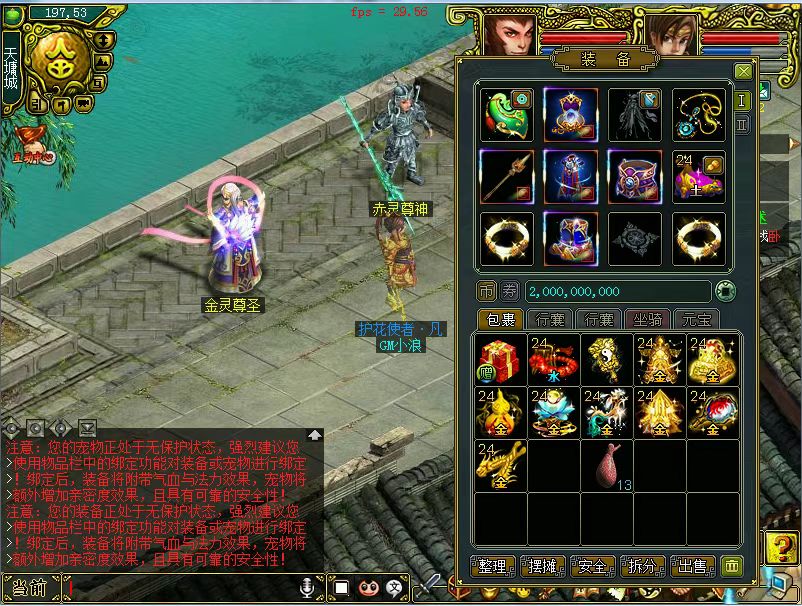Open the 坐骑 mount tab
802x606 pixels.
[649, 319]
